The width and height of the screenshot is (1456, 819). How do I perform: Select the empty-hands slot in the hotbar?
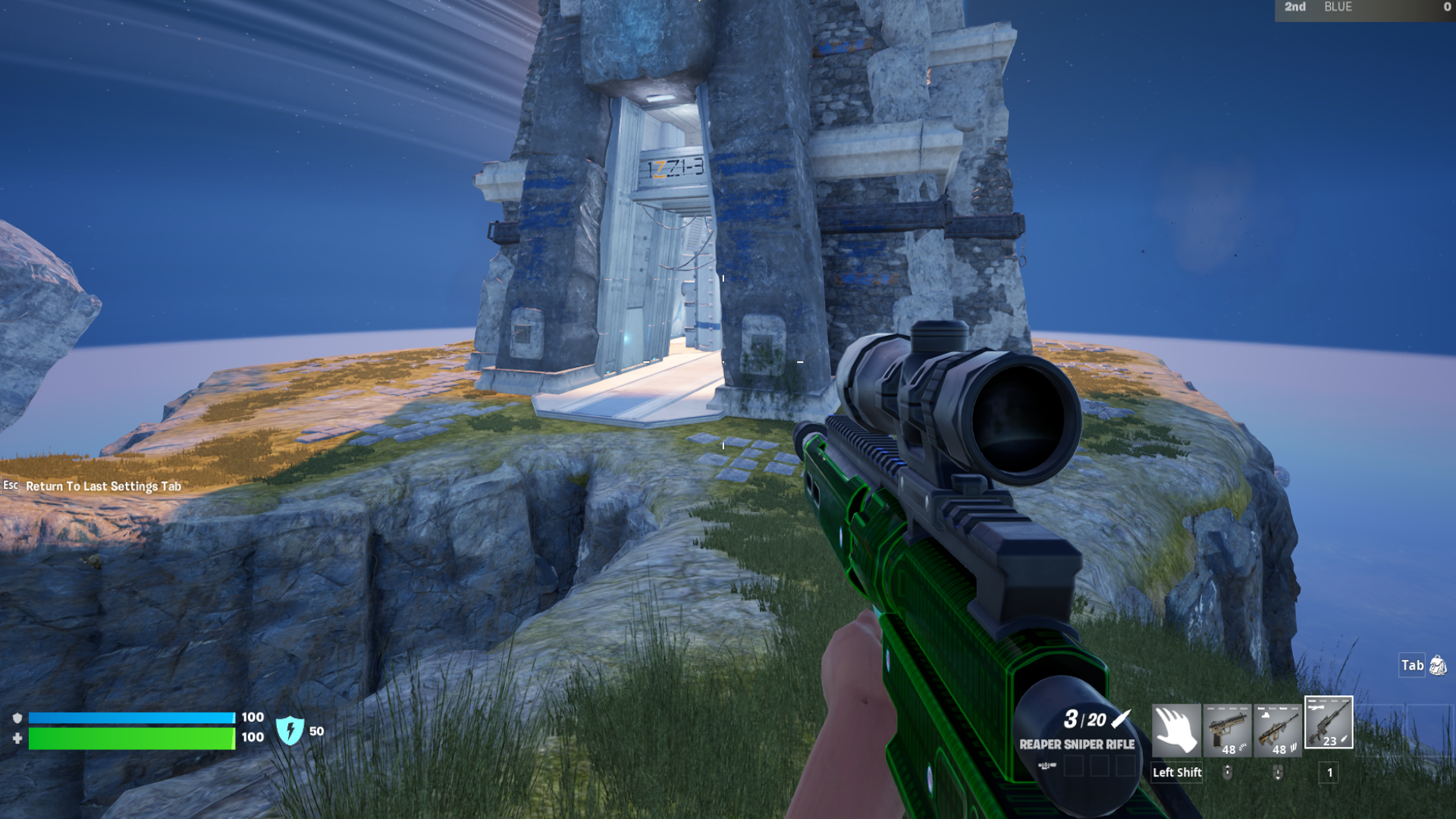(1176, 730)
